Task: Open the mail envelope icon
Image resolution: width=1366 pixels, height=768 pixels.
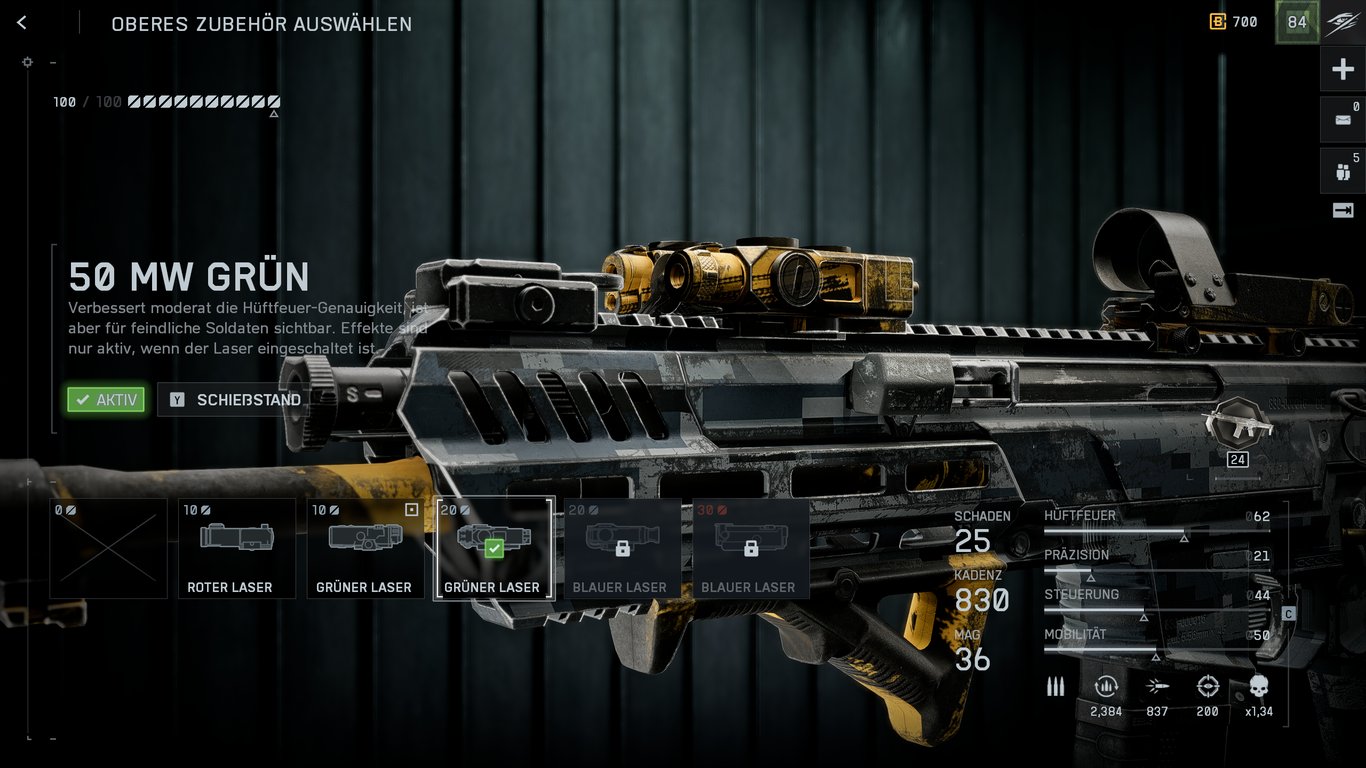Action: click(x=1343, y=120)
